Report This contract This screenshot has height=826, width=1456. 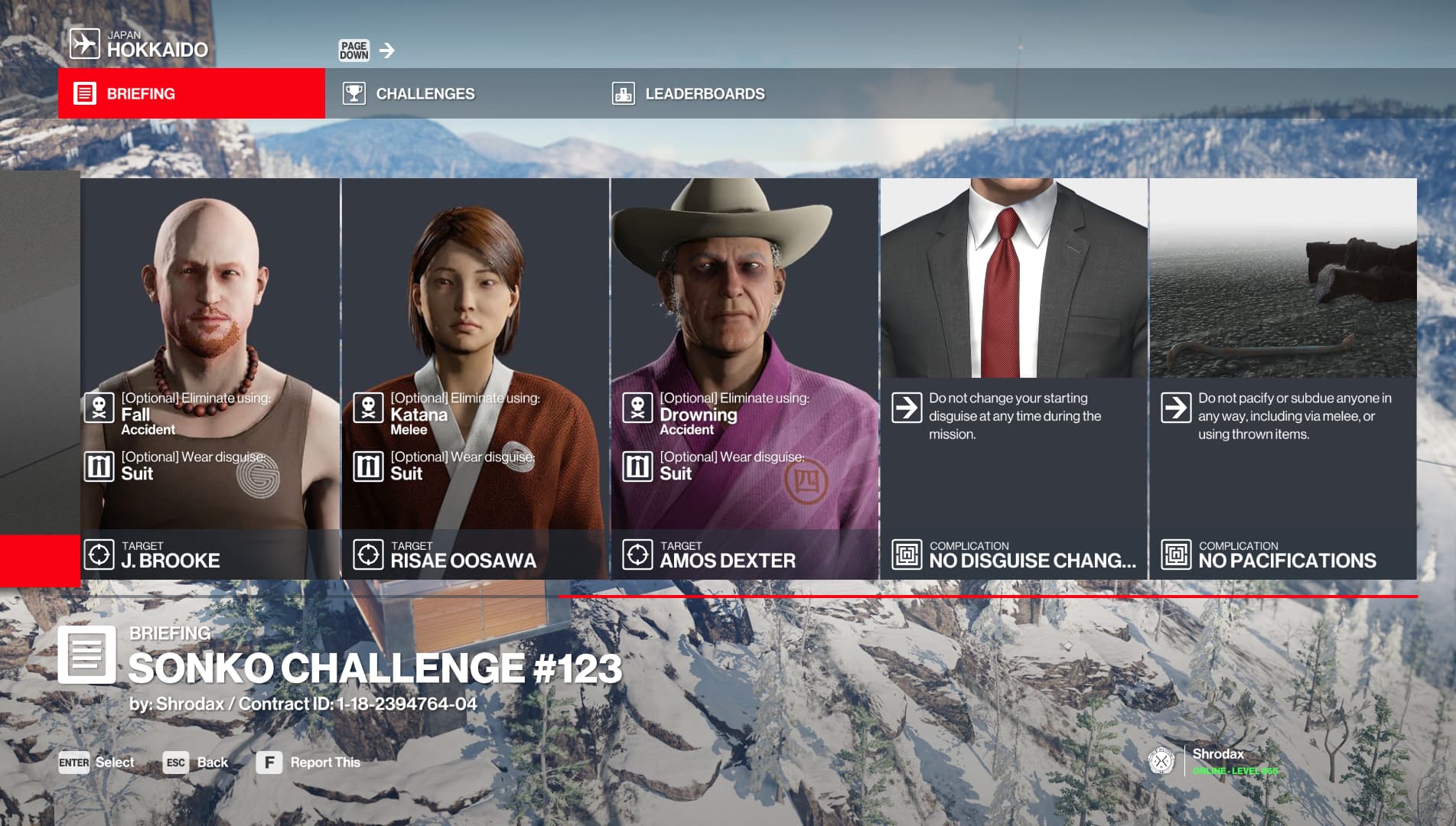point(309,763)
